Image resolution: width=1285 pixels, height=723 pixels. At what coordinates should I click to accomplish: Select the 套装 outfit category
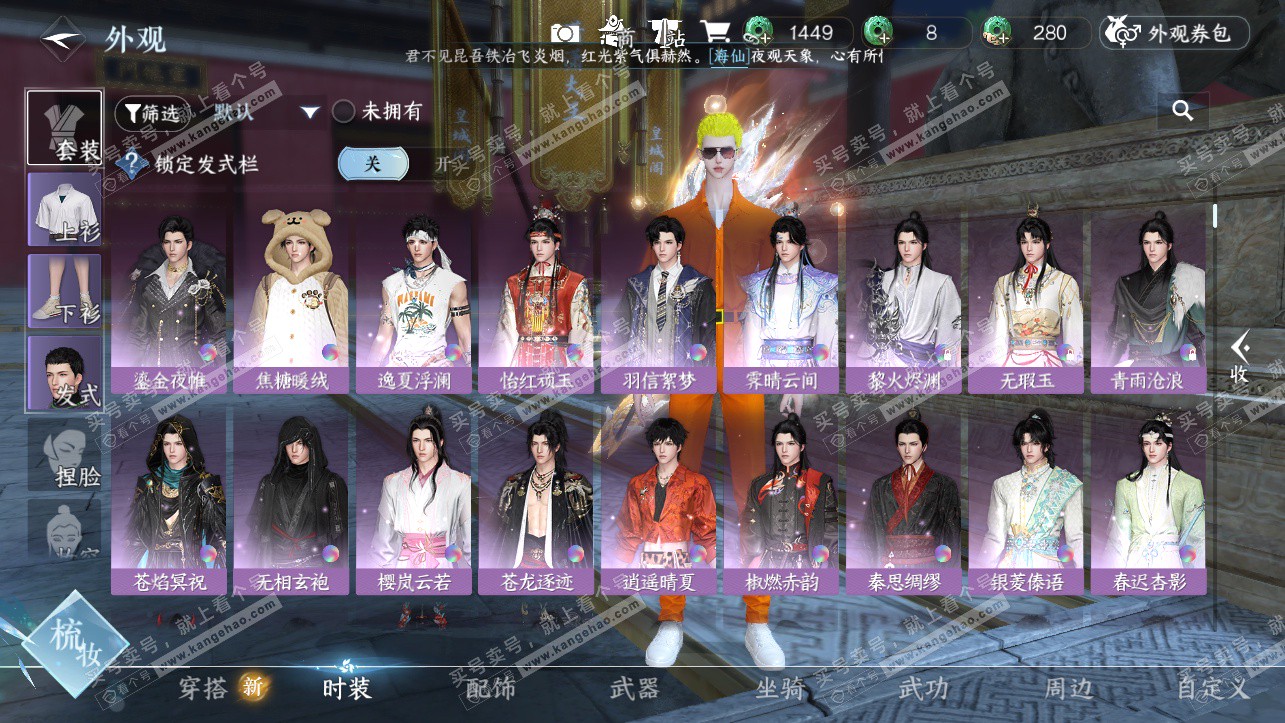(x=64, y=128)
